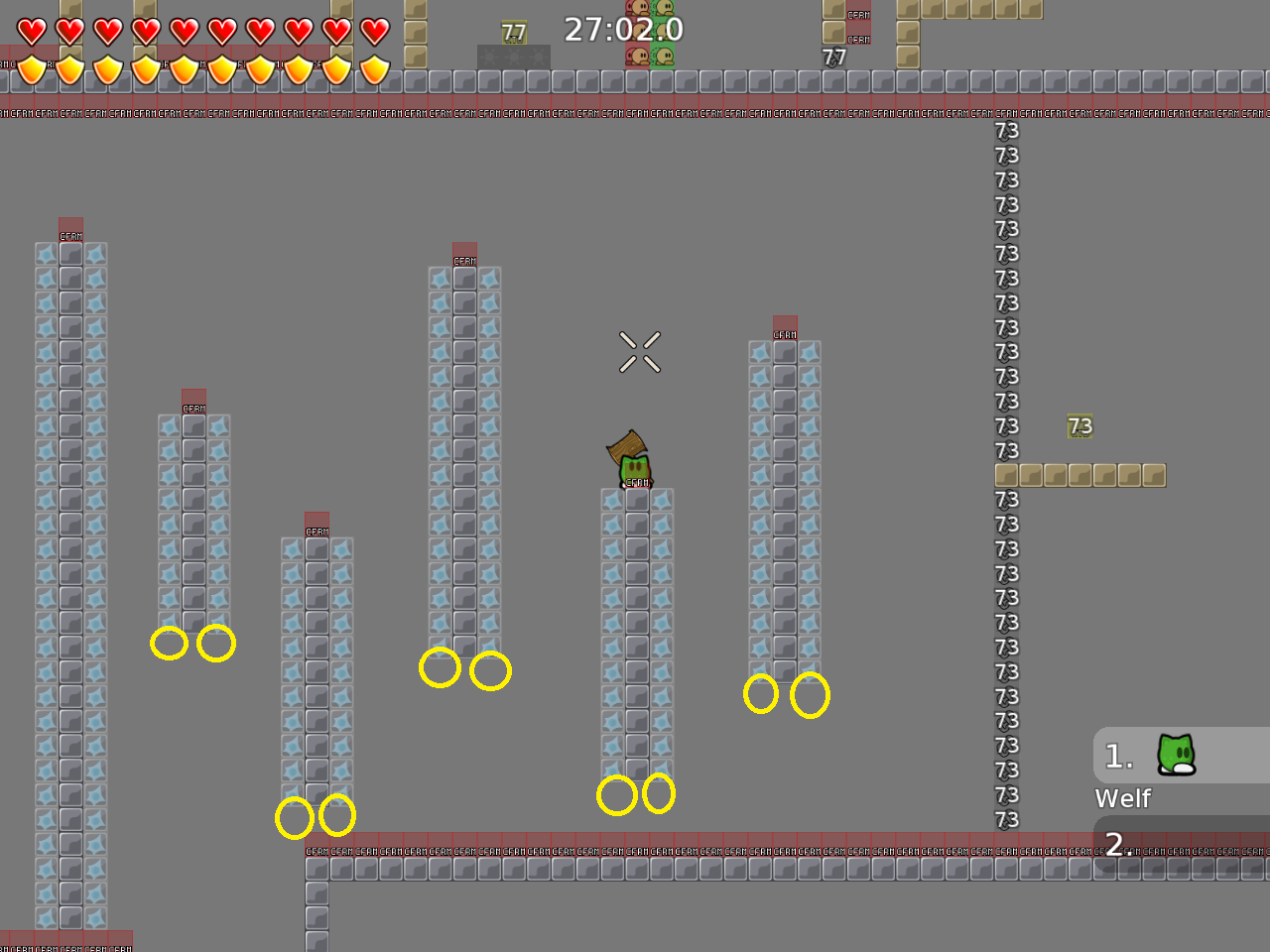The image size is (1270, 952).
Task: Click the first red heart in the health bar
Action: tap(30, 30)
